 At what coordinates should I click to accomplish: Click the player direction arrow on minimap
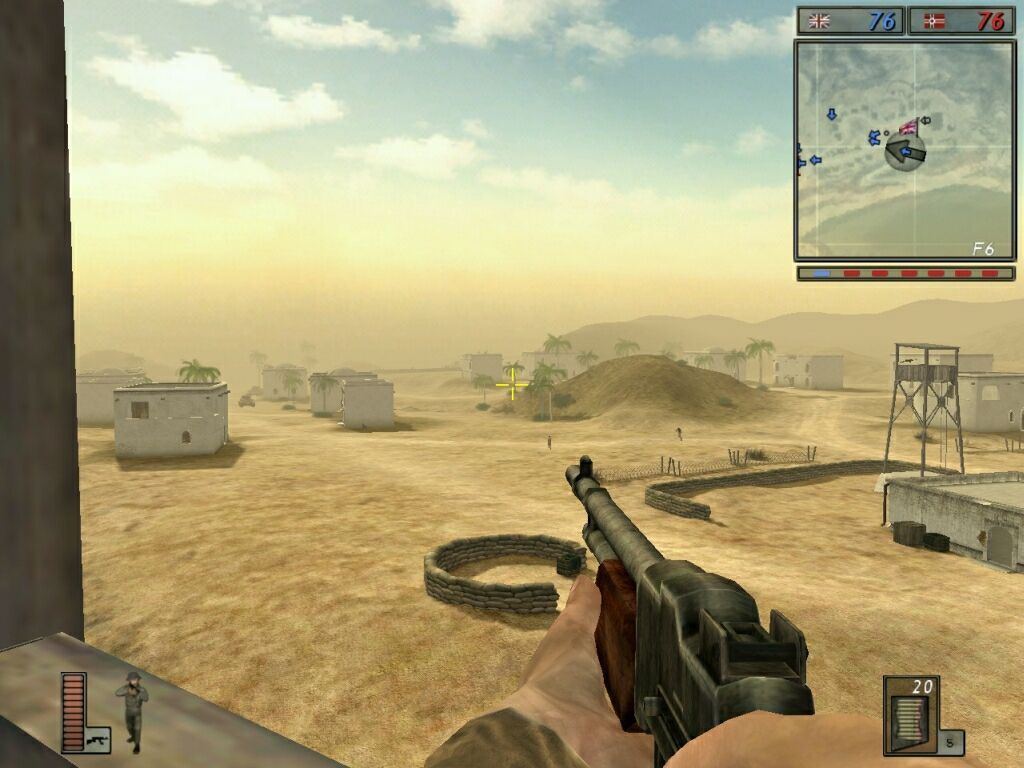(905, 152)
